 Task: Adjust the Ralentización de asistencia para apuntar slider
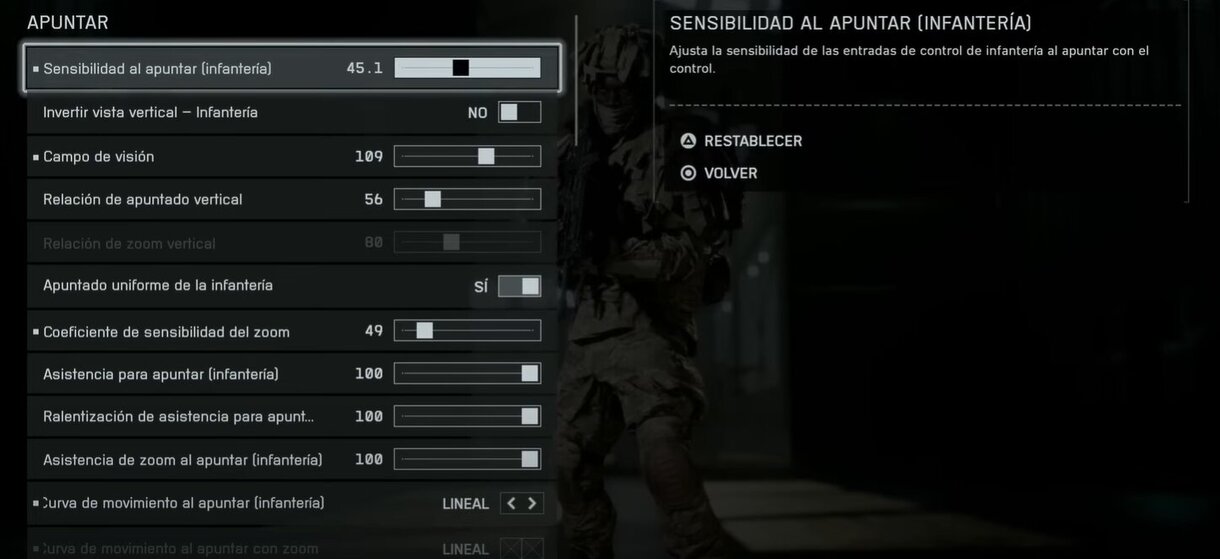tap(467, 416)
